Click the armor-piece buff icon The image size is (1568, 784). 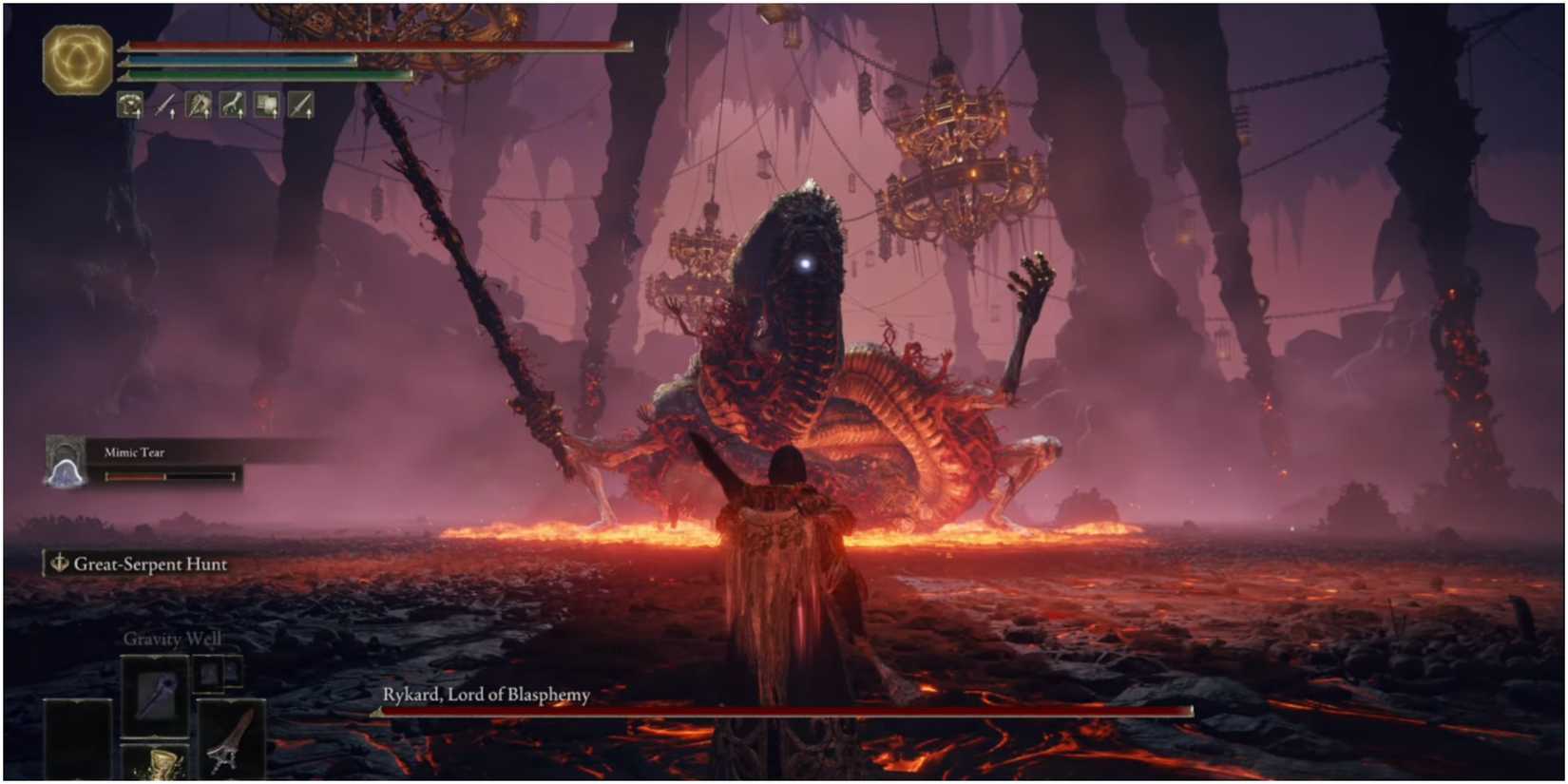click(267, 105)
